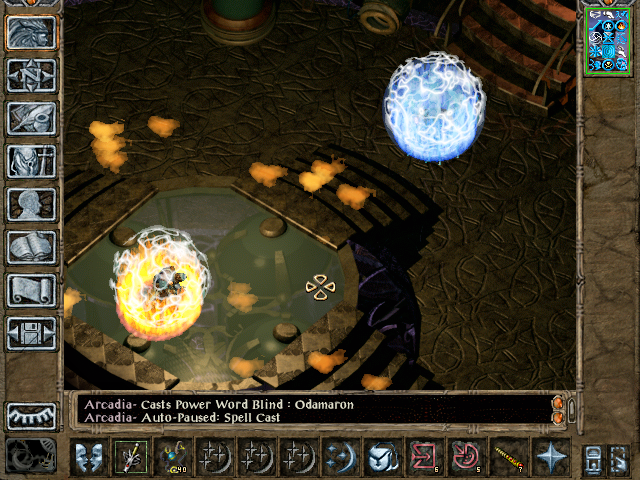Open the inventory screen
The width and height of the screenshot is (640, 480).
coord(32,161)
